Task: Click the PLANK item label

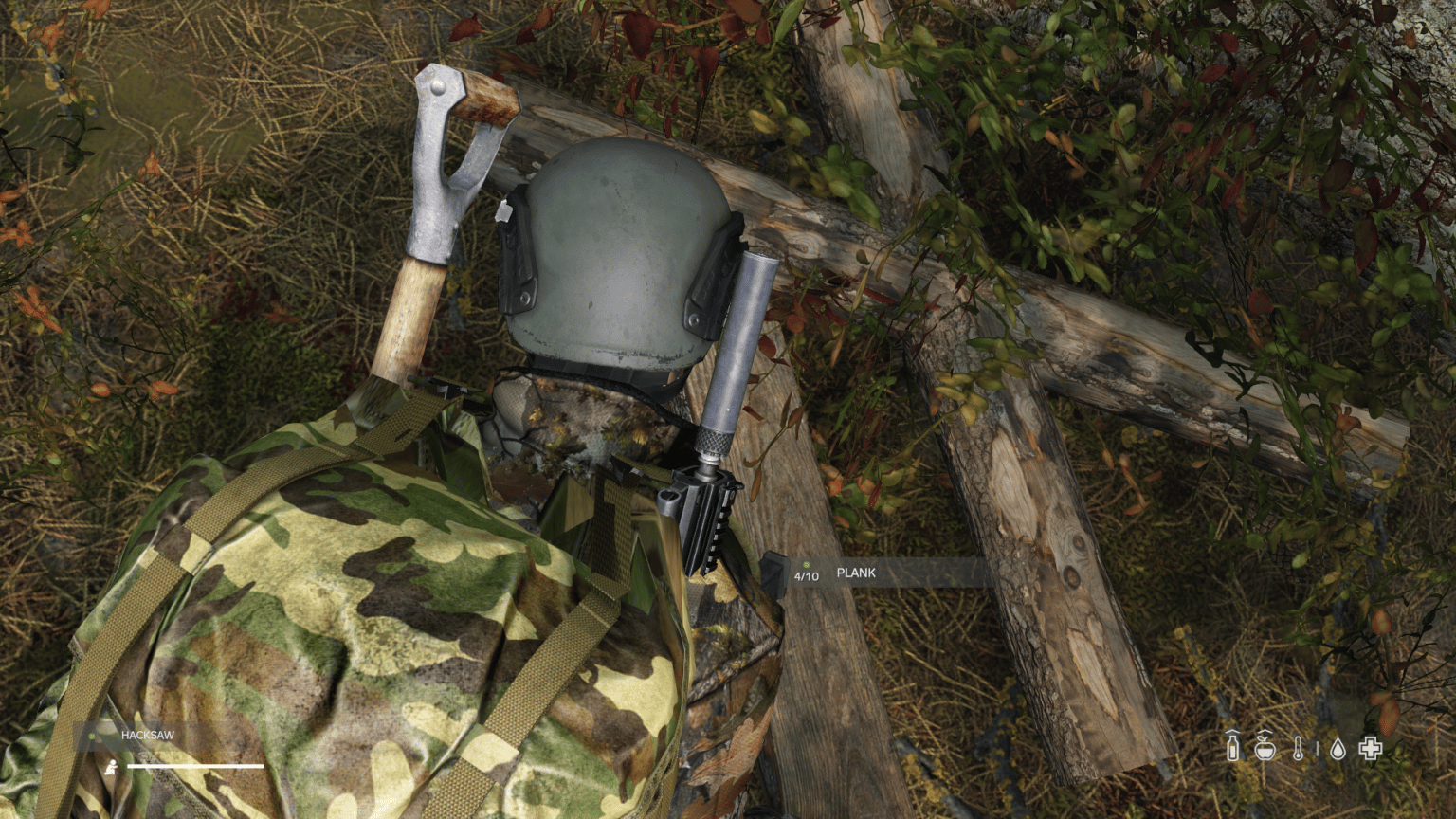Action: point(856,573)
